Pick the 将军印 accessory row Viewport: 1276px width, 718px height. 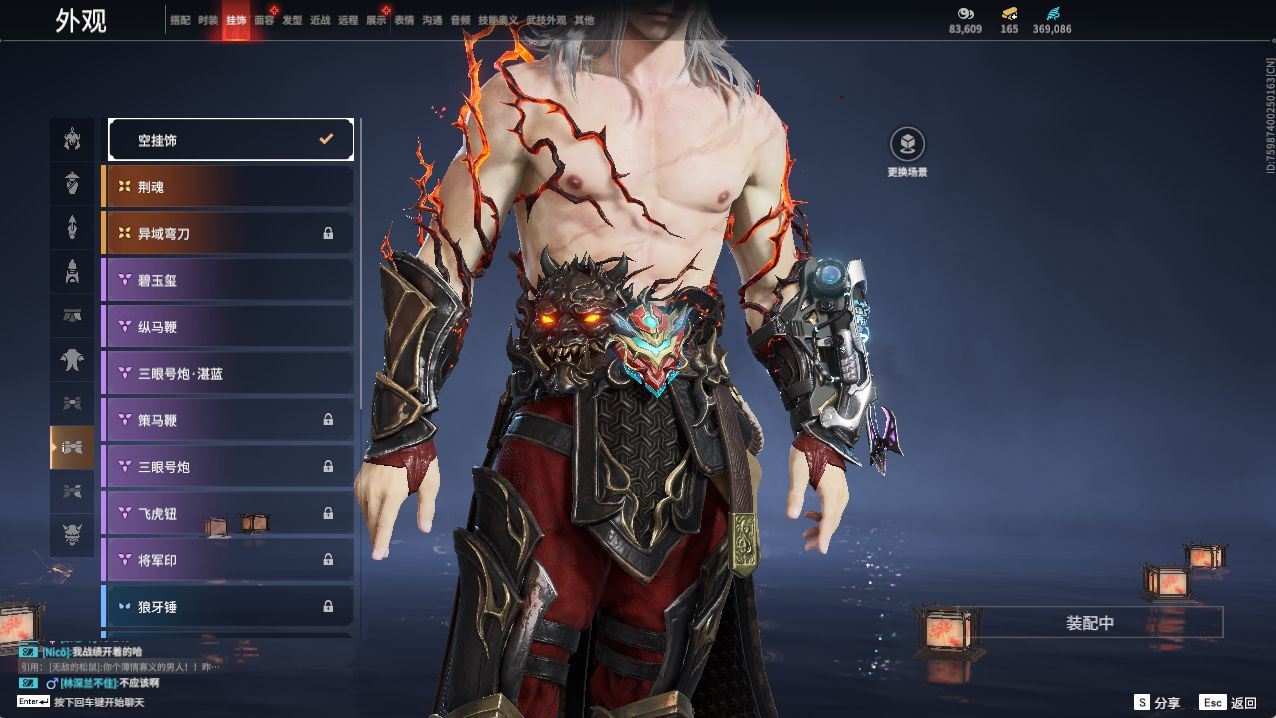[230, 560]
